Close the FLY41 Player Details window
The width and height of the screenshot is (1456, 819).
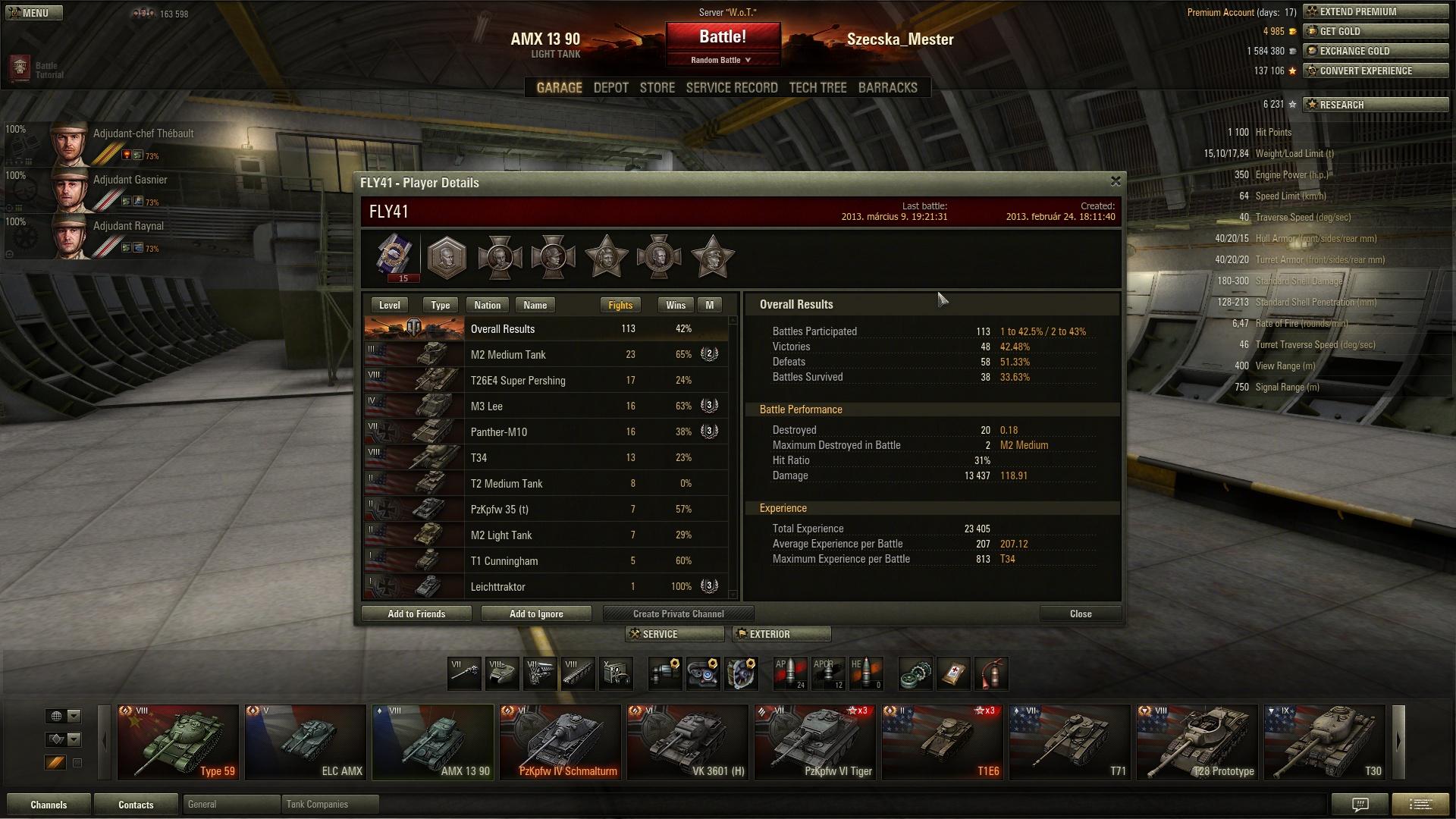tap(1116, 181)
